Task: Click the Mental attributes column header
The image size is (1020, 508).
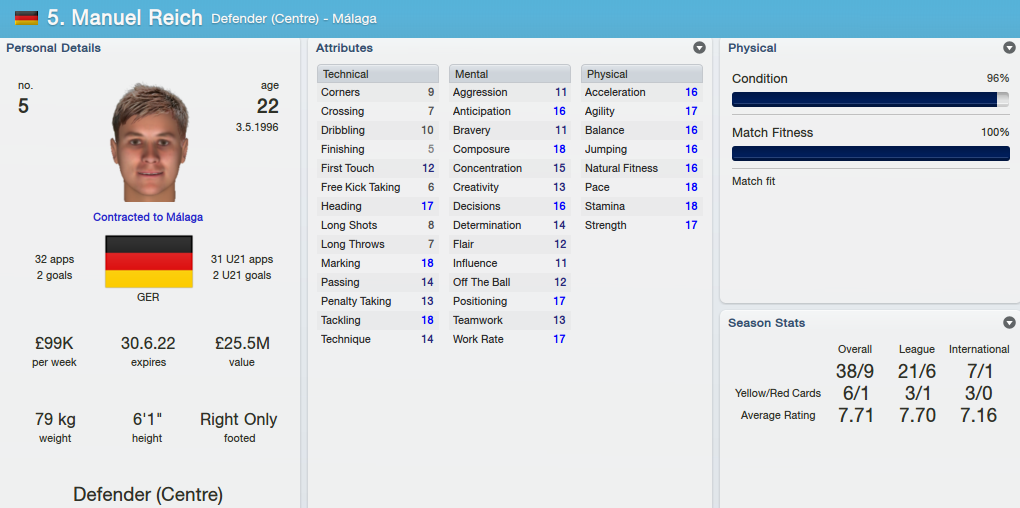Action: (510, 74)
